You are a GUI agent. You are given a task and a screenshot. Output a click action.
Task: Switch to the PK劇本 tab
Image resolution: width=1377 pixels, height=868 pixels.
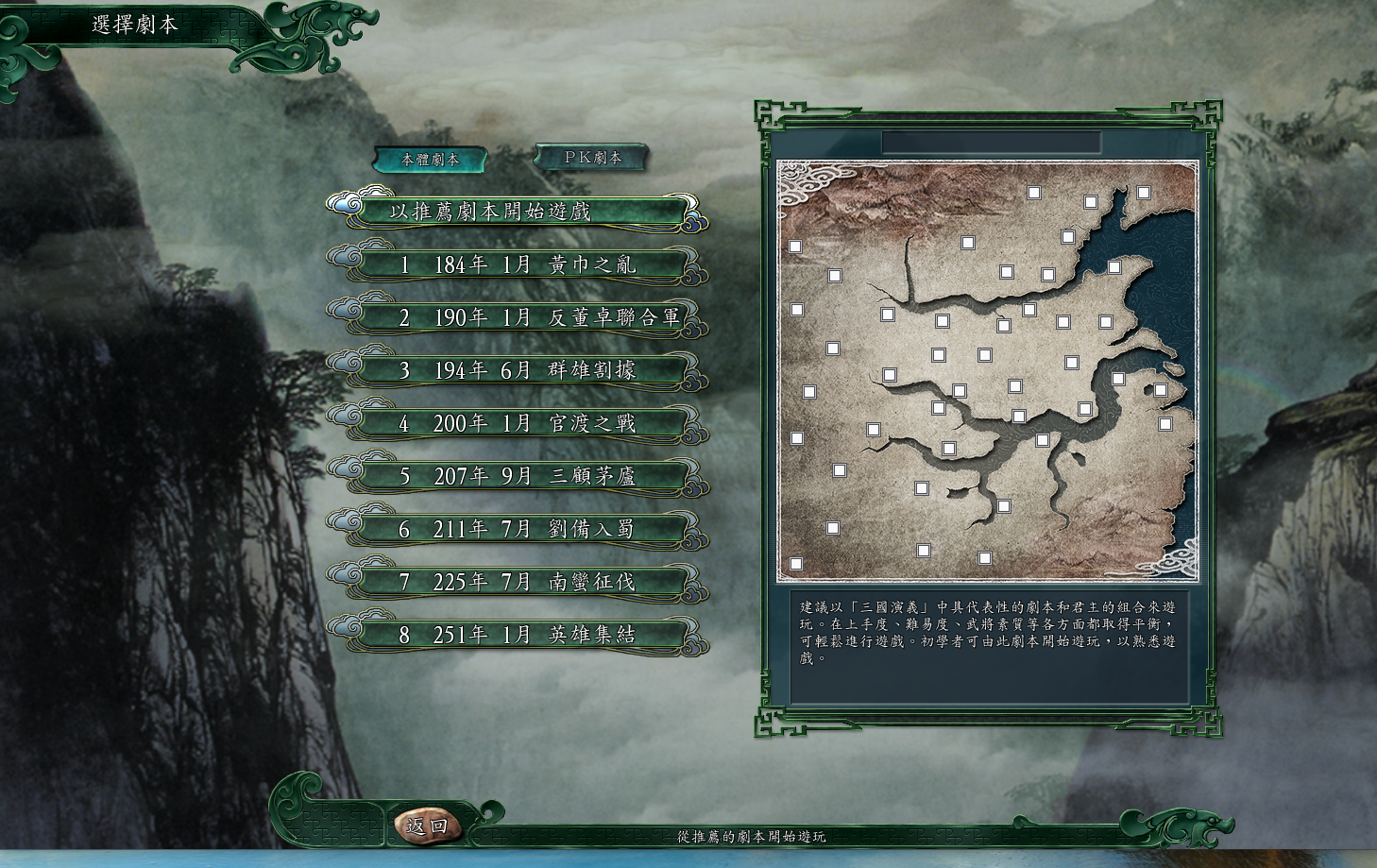[x=589, y=157]
